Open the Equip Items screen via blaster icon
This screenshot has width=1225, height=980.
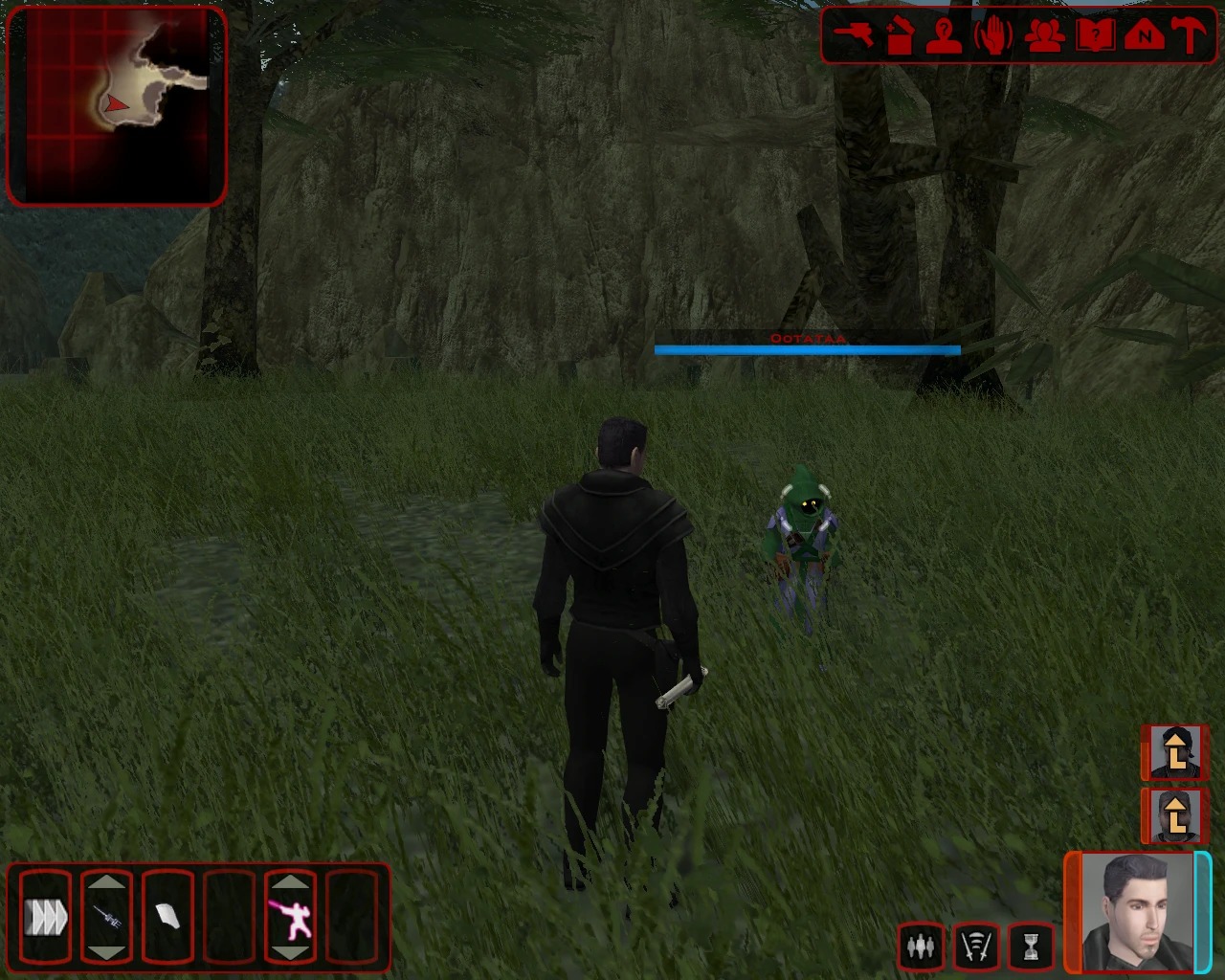[852, 36]
